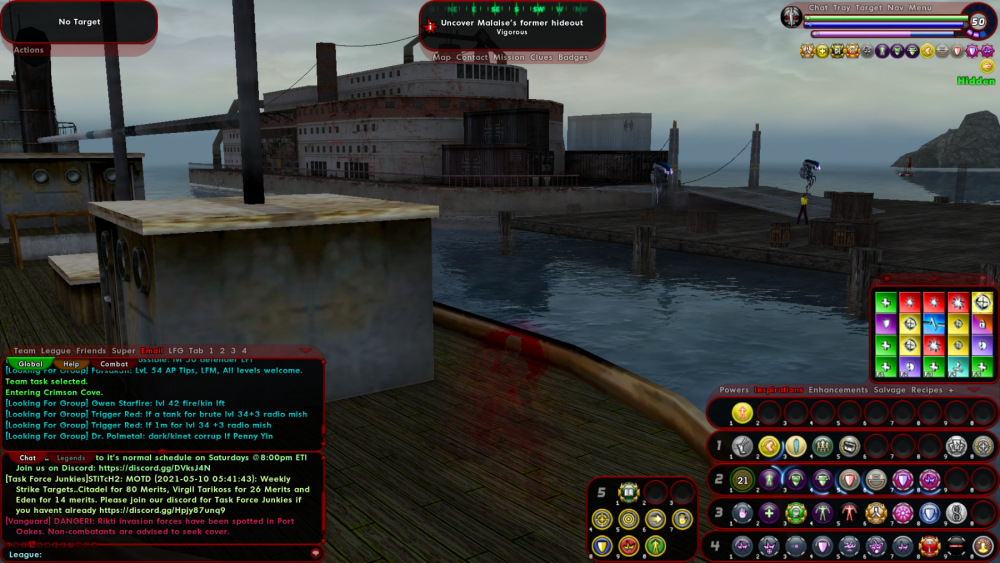Screen dimensions: 1000x563
Task: Open the Recipes window
Action: click(927, 390)
